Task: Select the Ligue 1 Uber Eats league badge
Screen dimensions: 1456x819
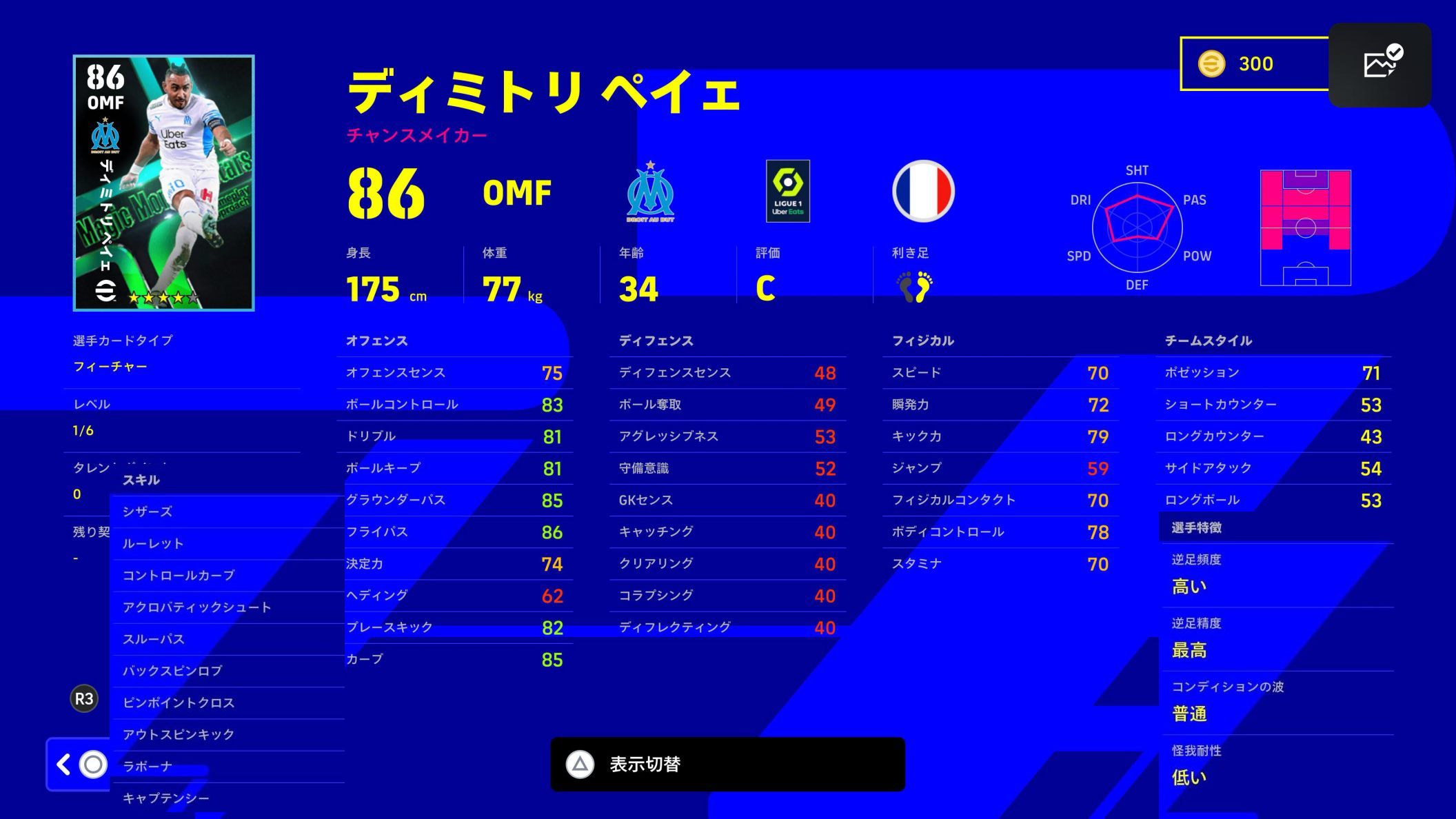Action: click(x=787, y=192)
